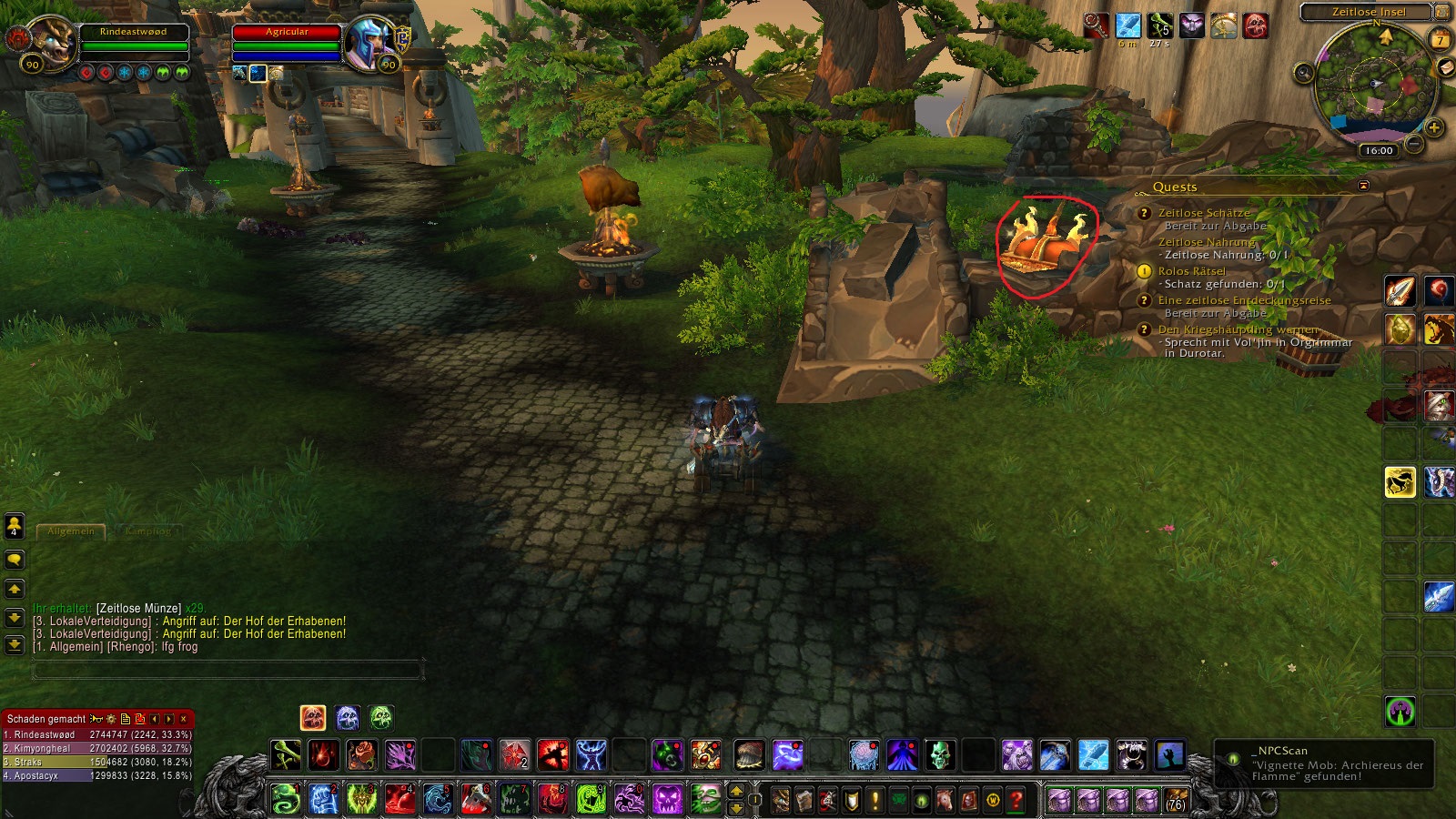Image resolution: width=1456 pixels, height=819 pixels.
Task: Close the Schaden gemacht damage meter
Action: 184,719
